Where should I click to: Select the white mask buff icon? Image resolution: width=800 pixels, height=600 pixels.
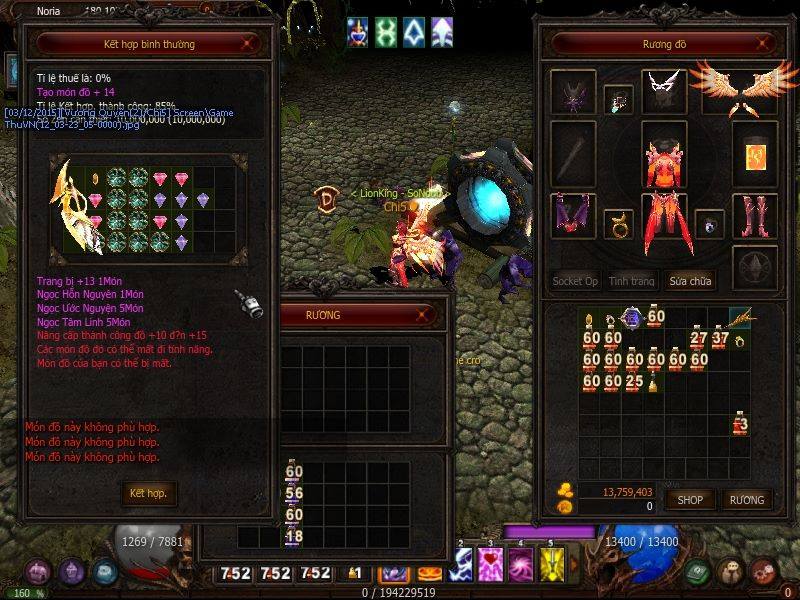tap(414, 33)
